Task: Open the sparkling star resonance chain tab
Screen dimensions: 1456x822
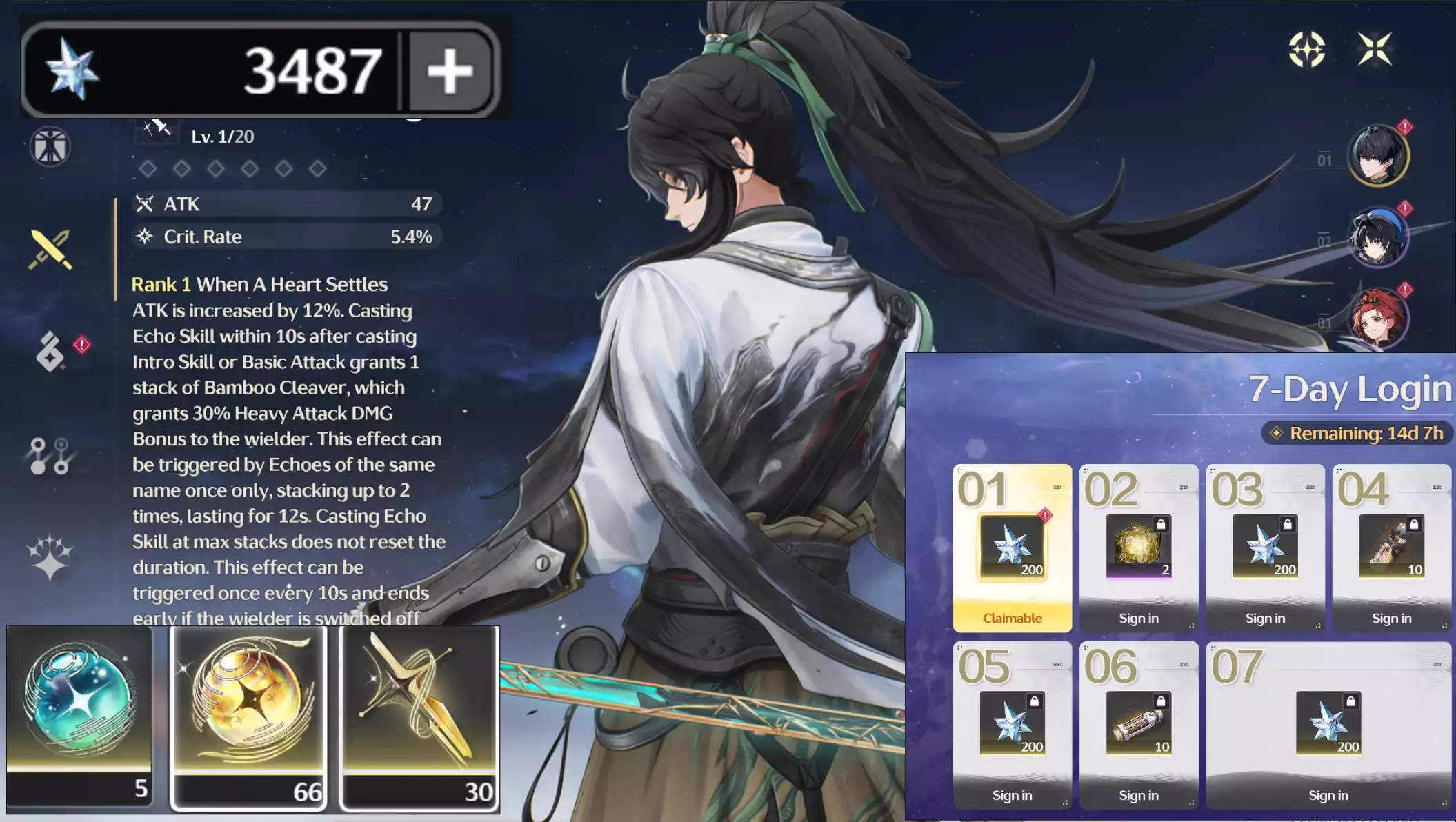Action: click(50, 557)
